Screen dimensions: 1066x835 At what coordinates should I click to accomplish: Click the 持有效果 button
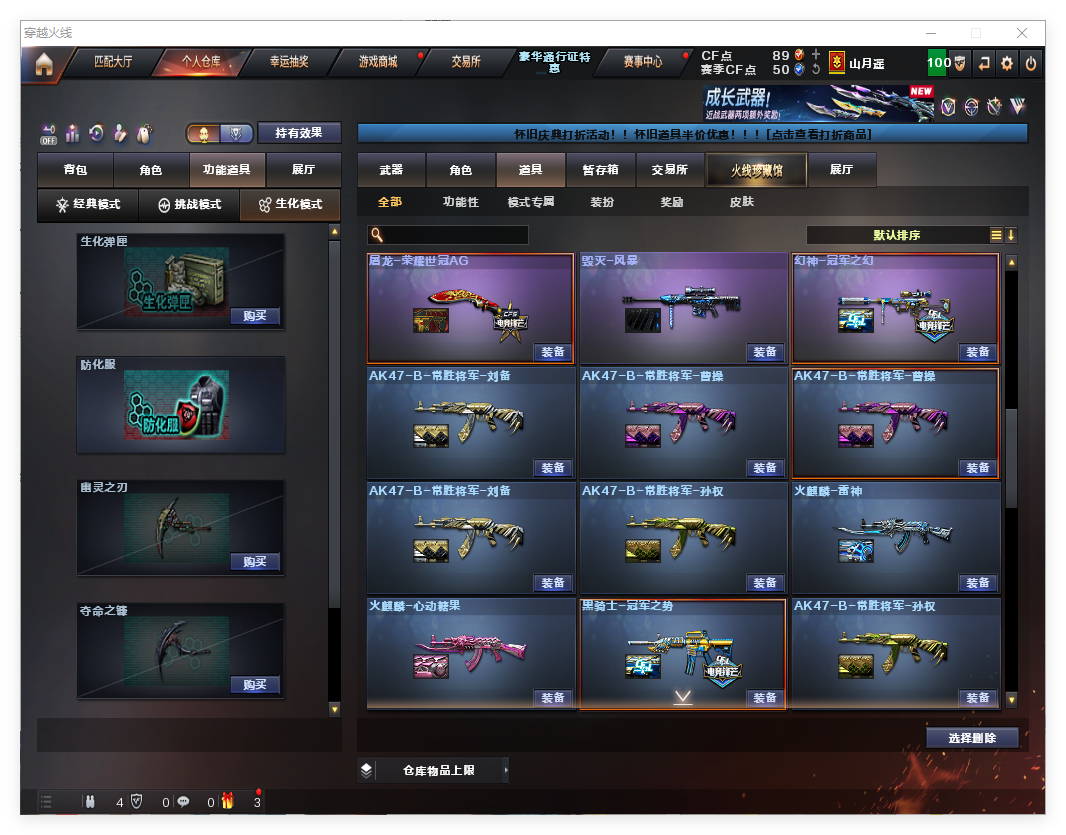coord(299,133)
